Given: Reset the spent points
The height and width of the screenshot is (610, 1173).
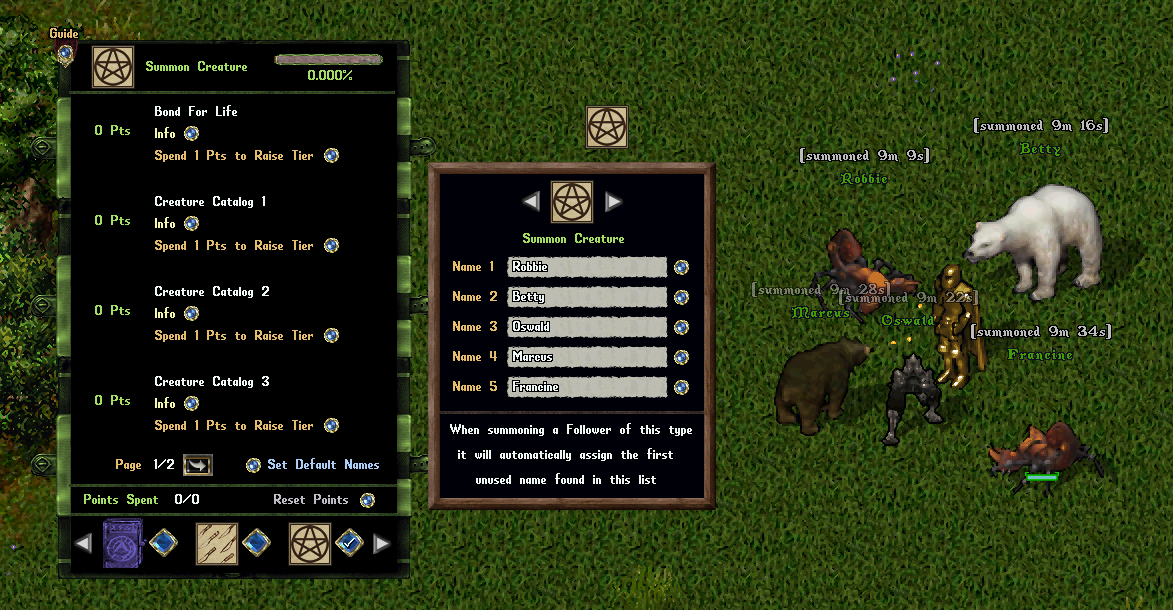Looking at the screenshot, I should click(x=367, y=500).
